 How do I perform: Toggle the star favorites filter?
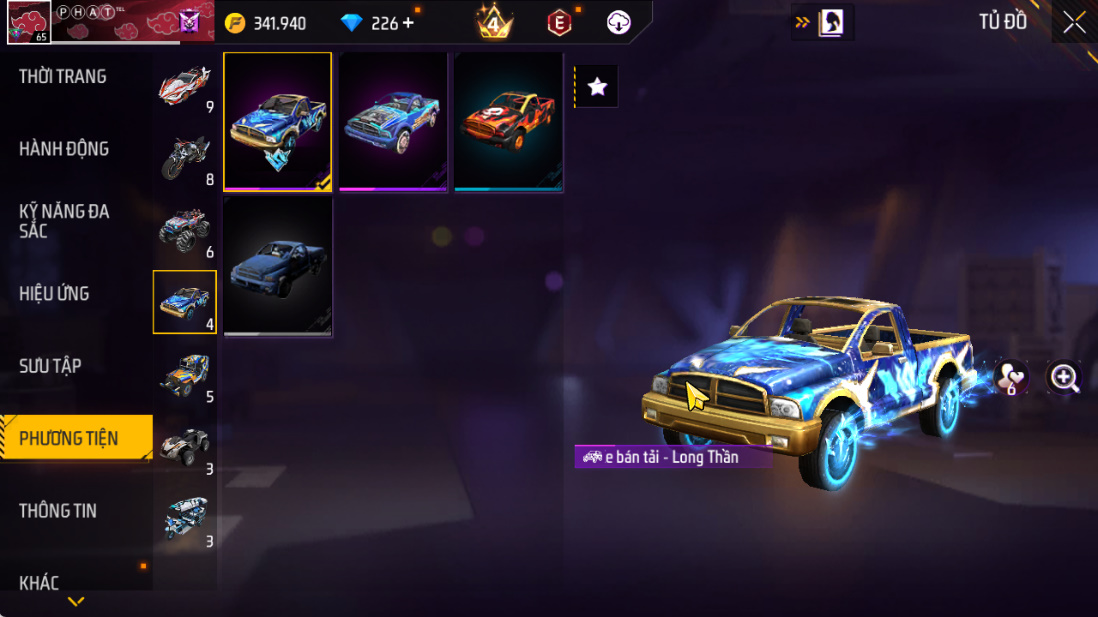(597, 87)
